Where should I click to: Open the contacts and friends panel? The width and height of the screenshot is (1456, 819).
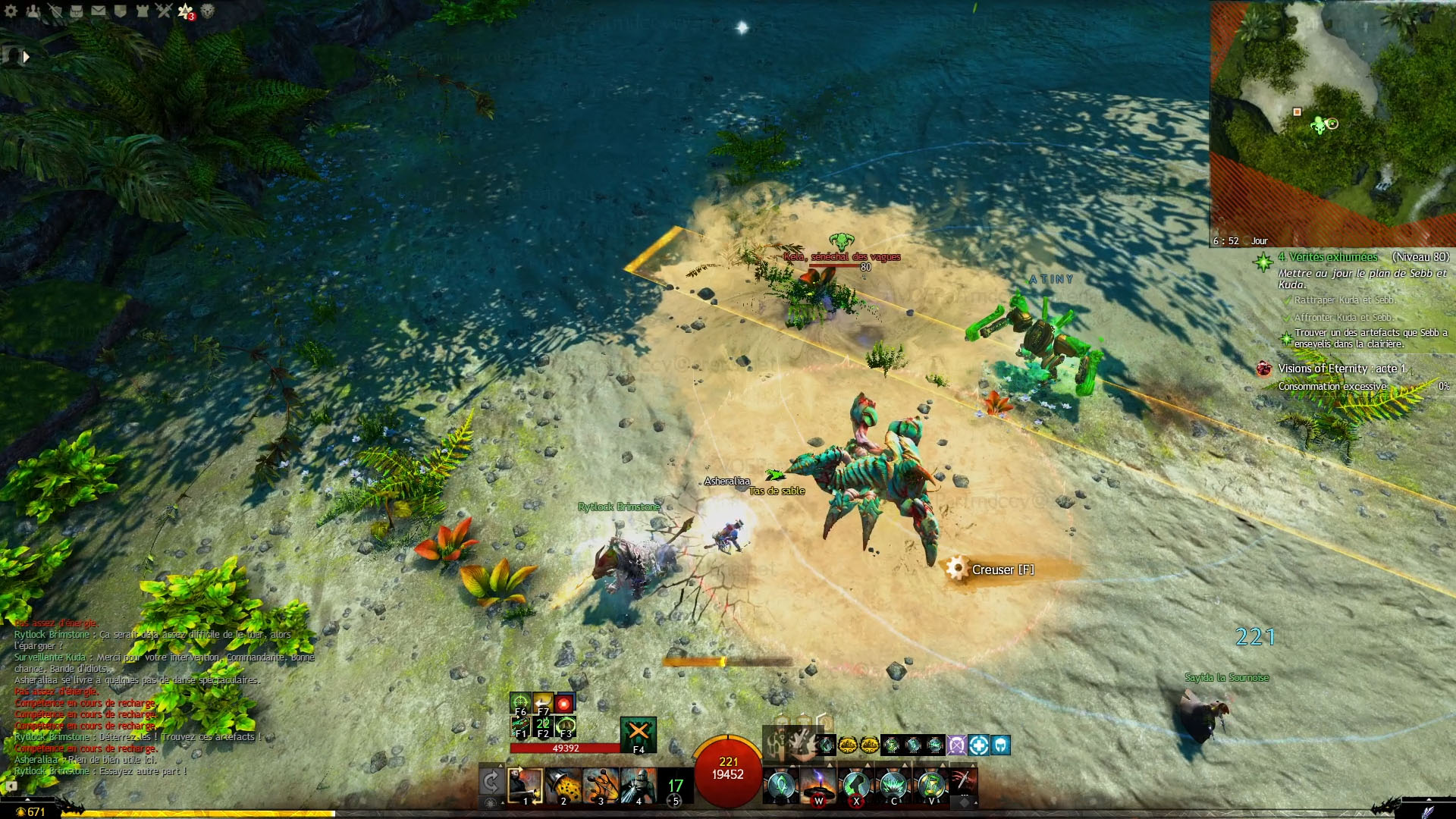coord(33,11)
